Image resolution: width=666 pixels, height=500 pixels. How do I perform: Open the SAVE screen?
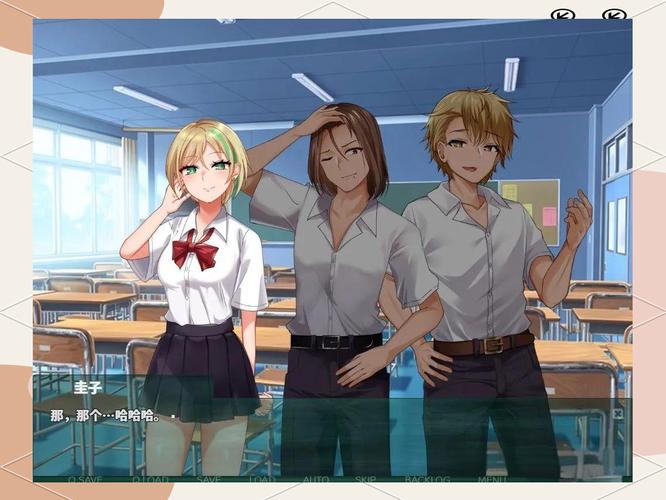tap(209, 479)
